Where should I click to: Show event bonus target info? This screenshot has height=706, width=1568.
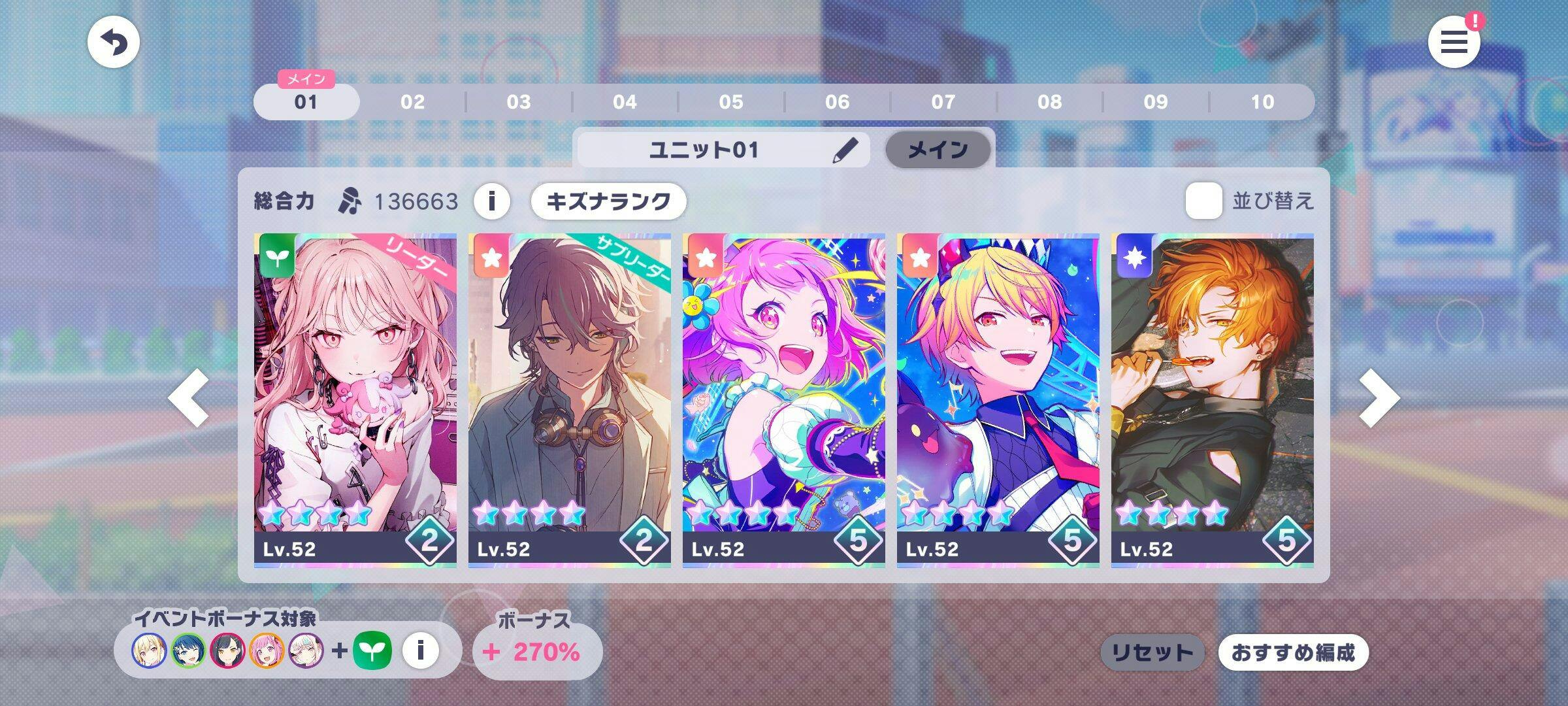(420, 650)
